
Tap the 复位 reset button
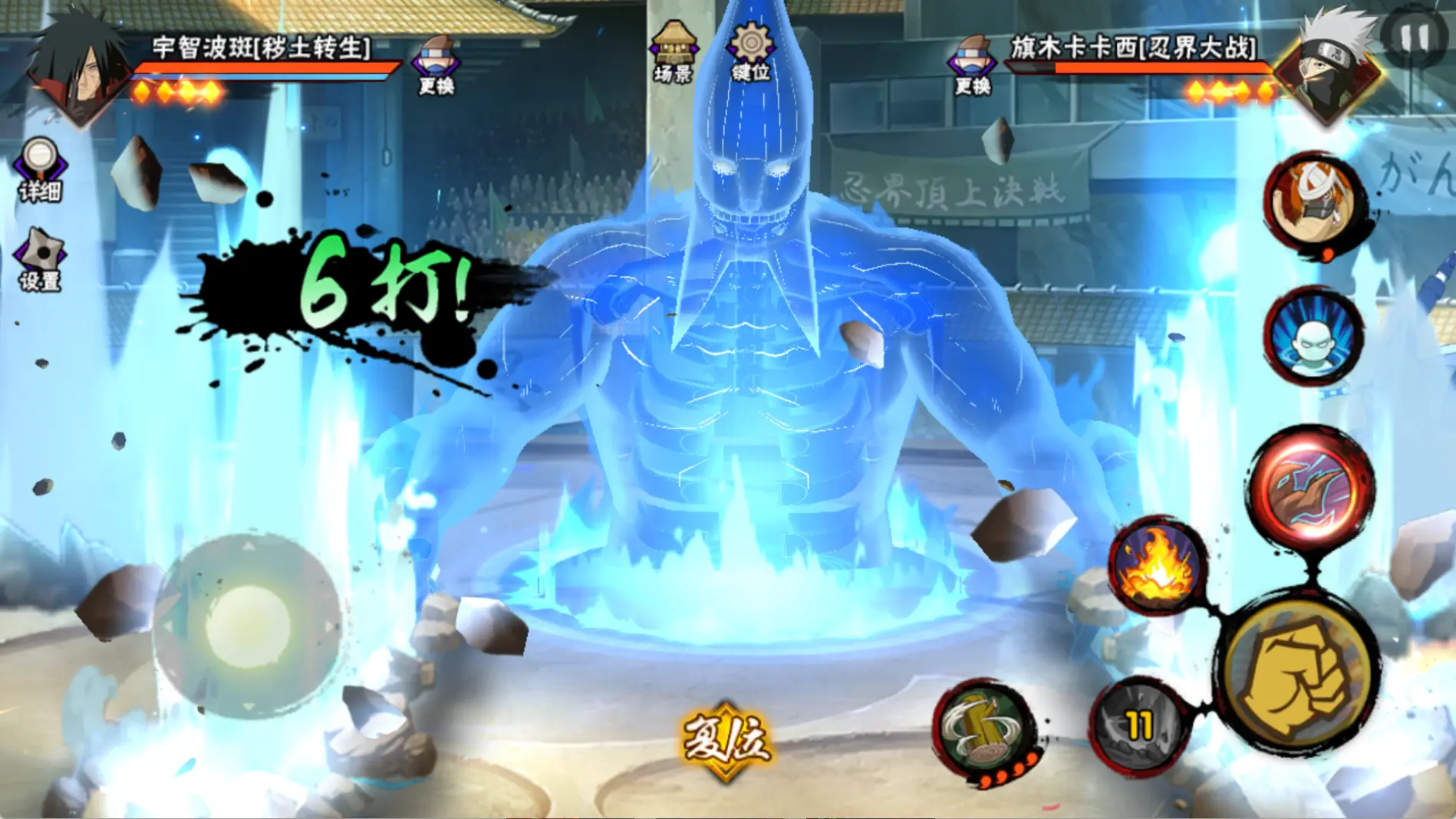coord(726,739)
